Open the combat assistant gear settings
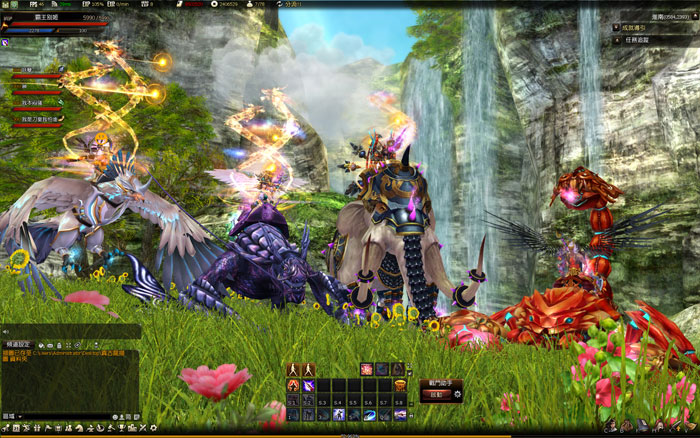The height and width of the screenshot is (438, 700). click(457, 395)
